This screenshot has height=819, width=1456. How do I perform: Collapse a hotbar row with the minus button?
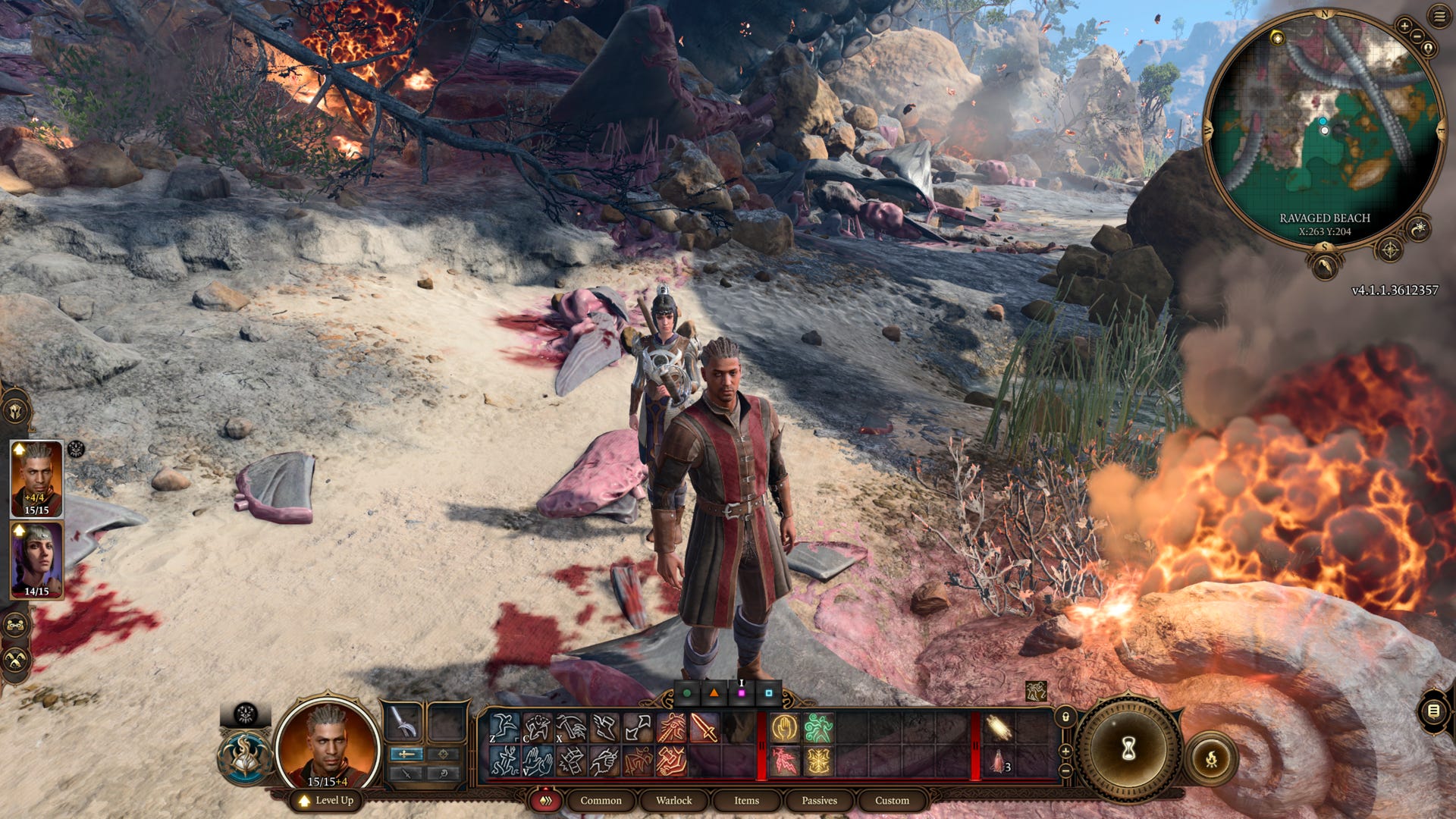point(1067,771)
